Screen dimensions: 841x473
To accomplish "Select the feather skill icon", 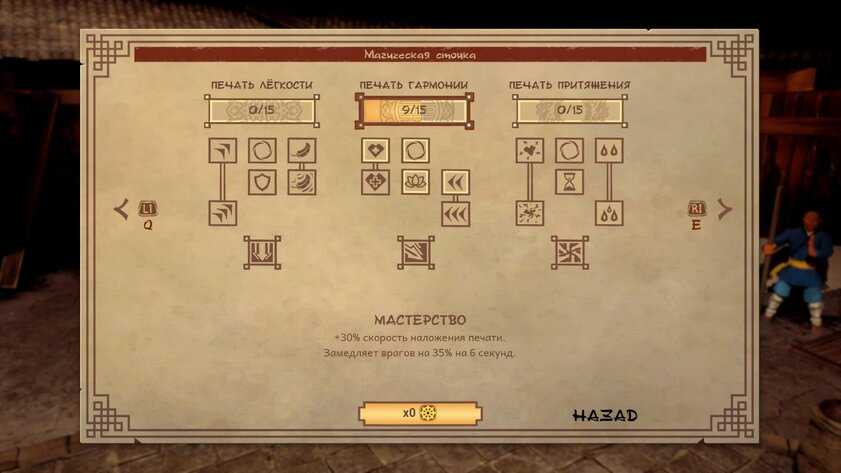I will point(302,151).
